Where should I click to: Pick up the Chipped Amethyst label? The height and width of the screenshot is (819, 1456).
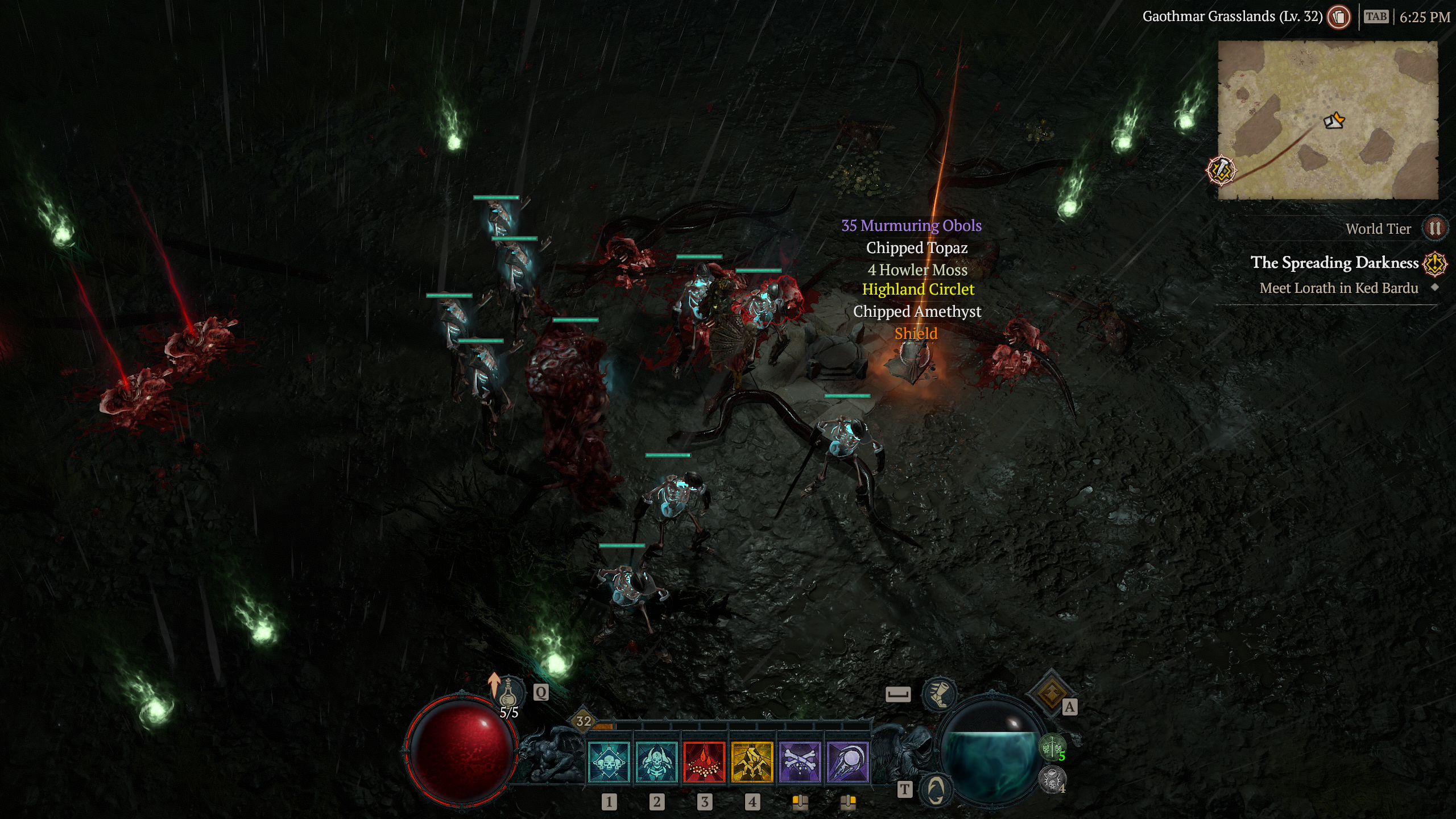(x=917, y=312)
